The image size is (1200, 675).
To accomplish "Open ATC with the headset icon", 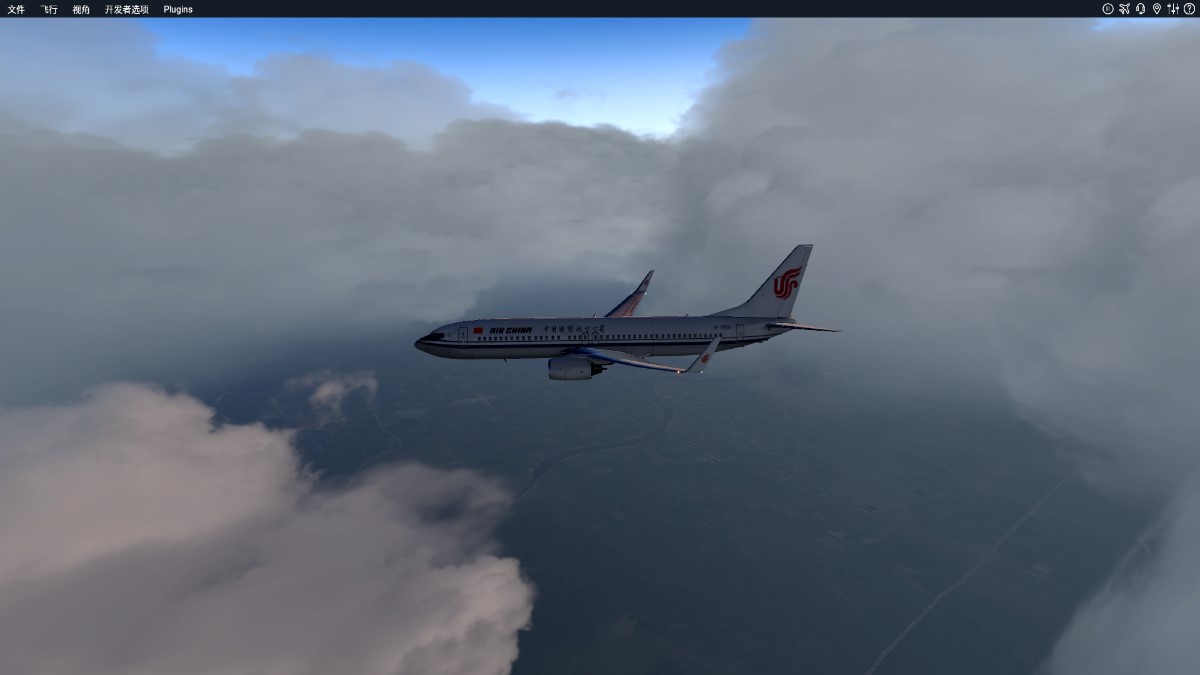I will point(1140,9).
